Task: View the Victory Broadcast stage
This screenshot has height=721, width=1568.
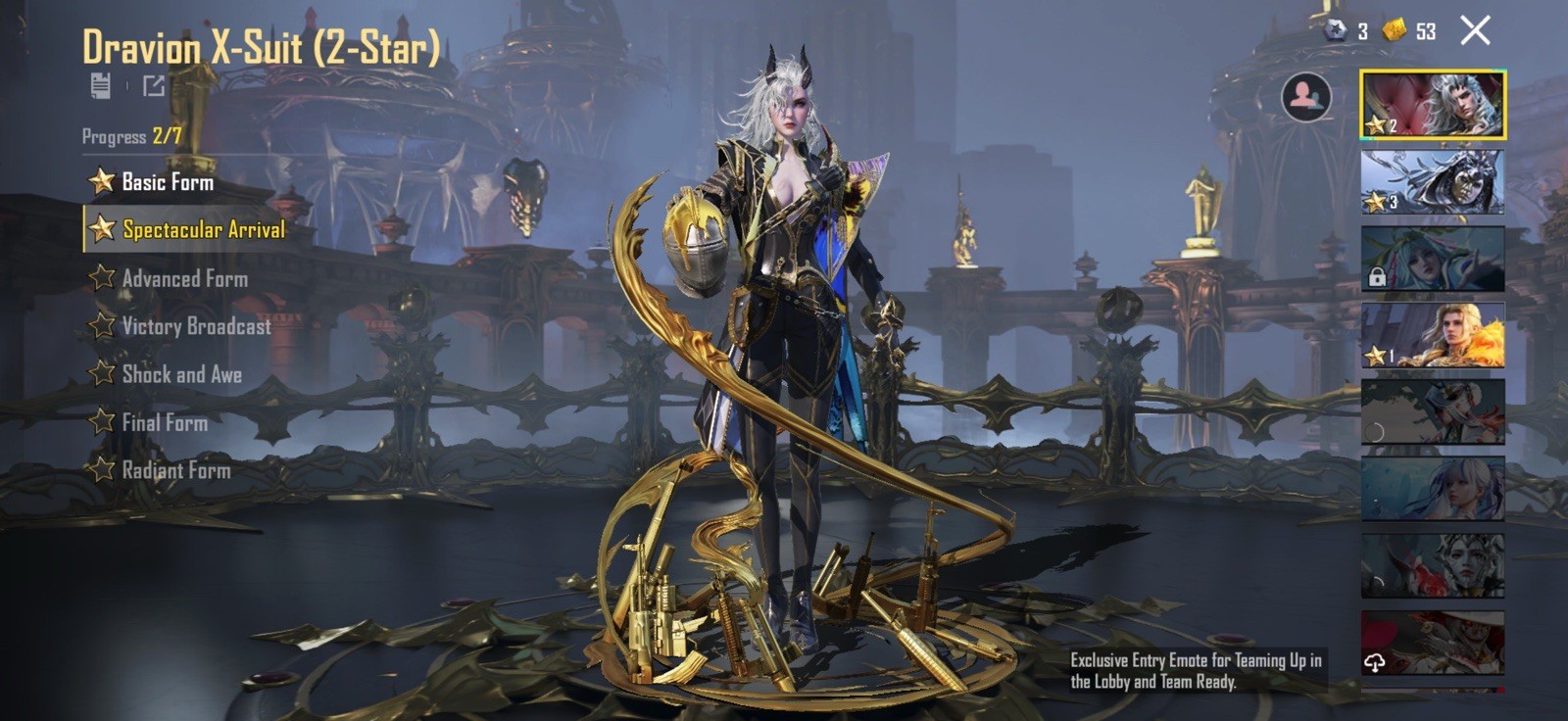Action: pyautogui.click(x=195, y=326)
